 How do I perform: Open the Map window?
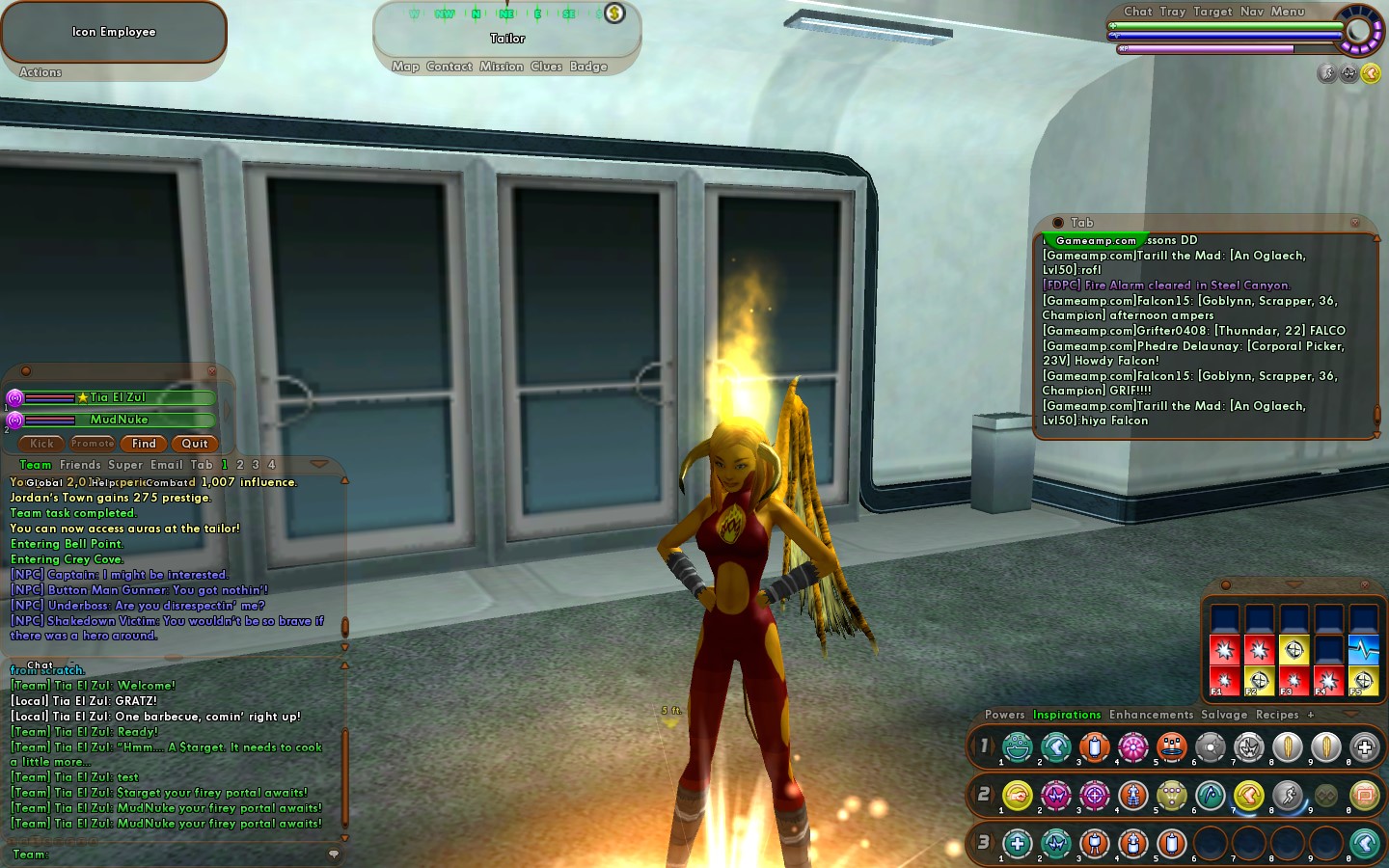pyautogui.click(x=405, y=67)
